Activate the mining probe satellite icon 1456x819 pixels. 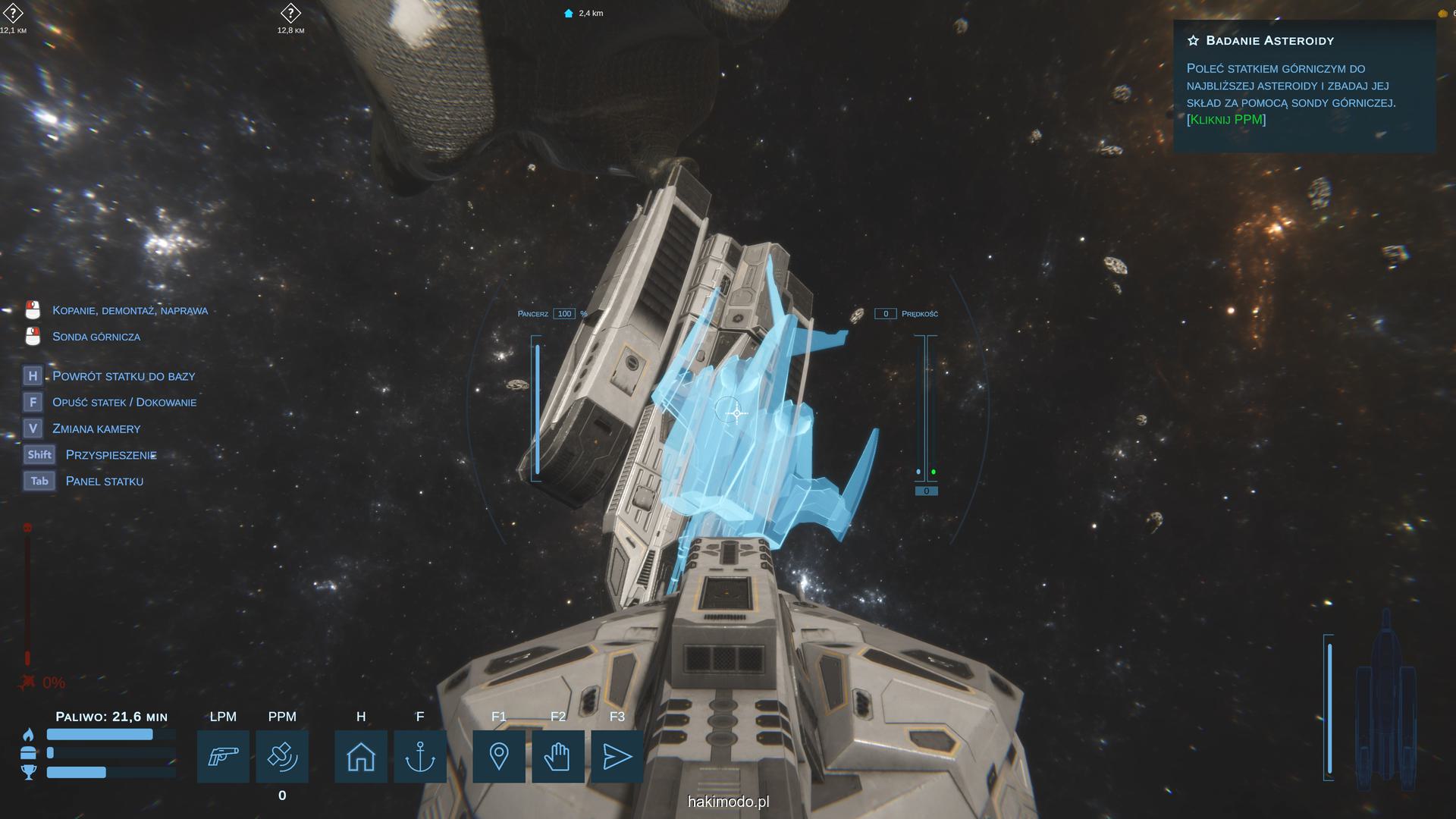(282, 756)
